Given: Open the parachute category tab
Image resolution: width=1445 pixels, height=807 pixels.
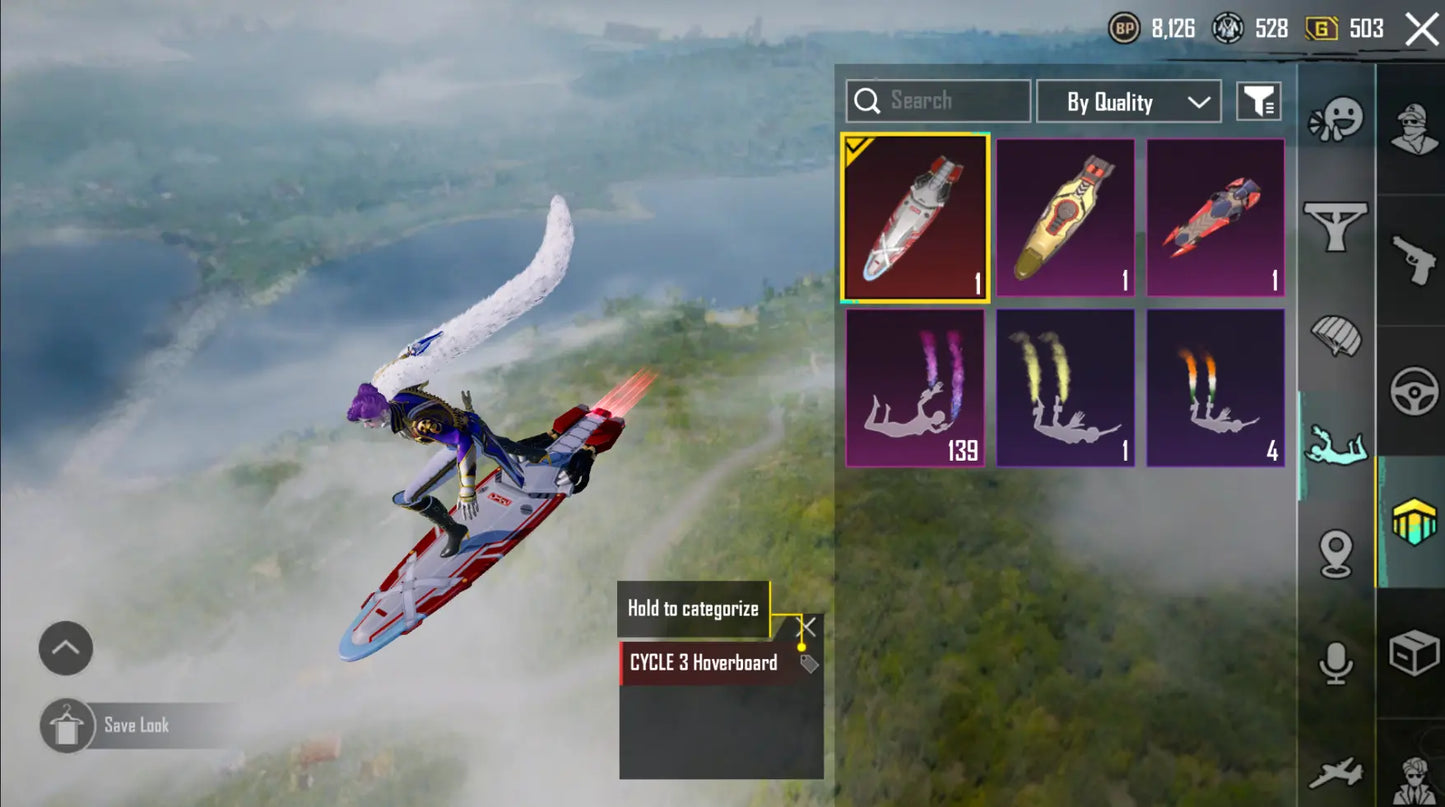Looking at the screenshot, I should tap(1336, 336).
